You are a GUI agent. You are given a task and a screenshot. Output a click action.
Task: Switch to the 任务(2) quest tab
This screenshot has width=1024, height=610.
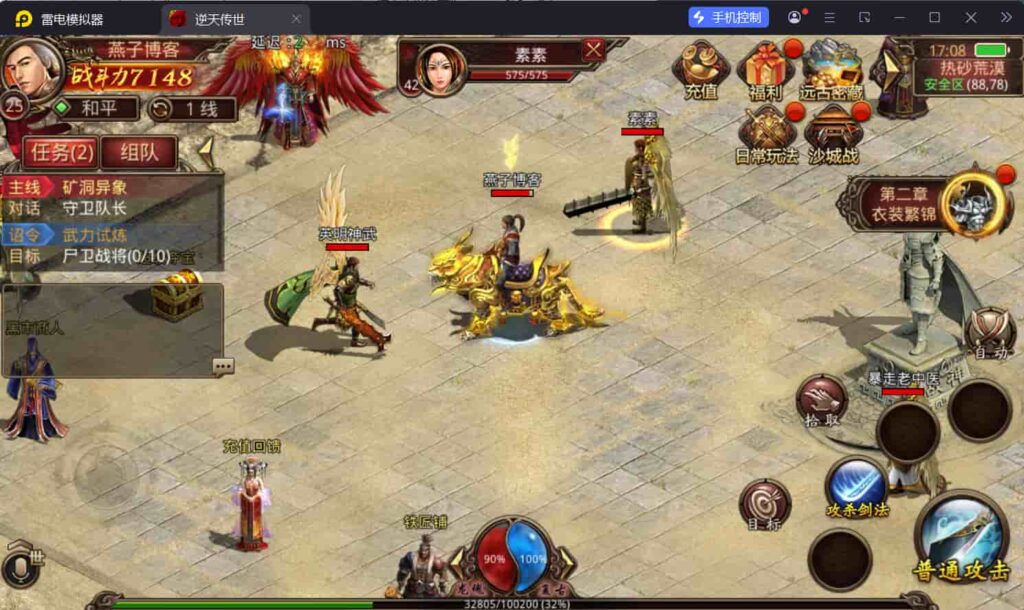[61, 153]
